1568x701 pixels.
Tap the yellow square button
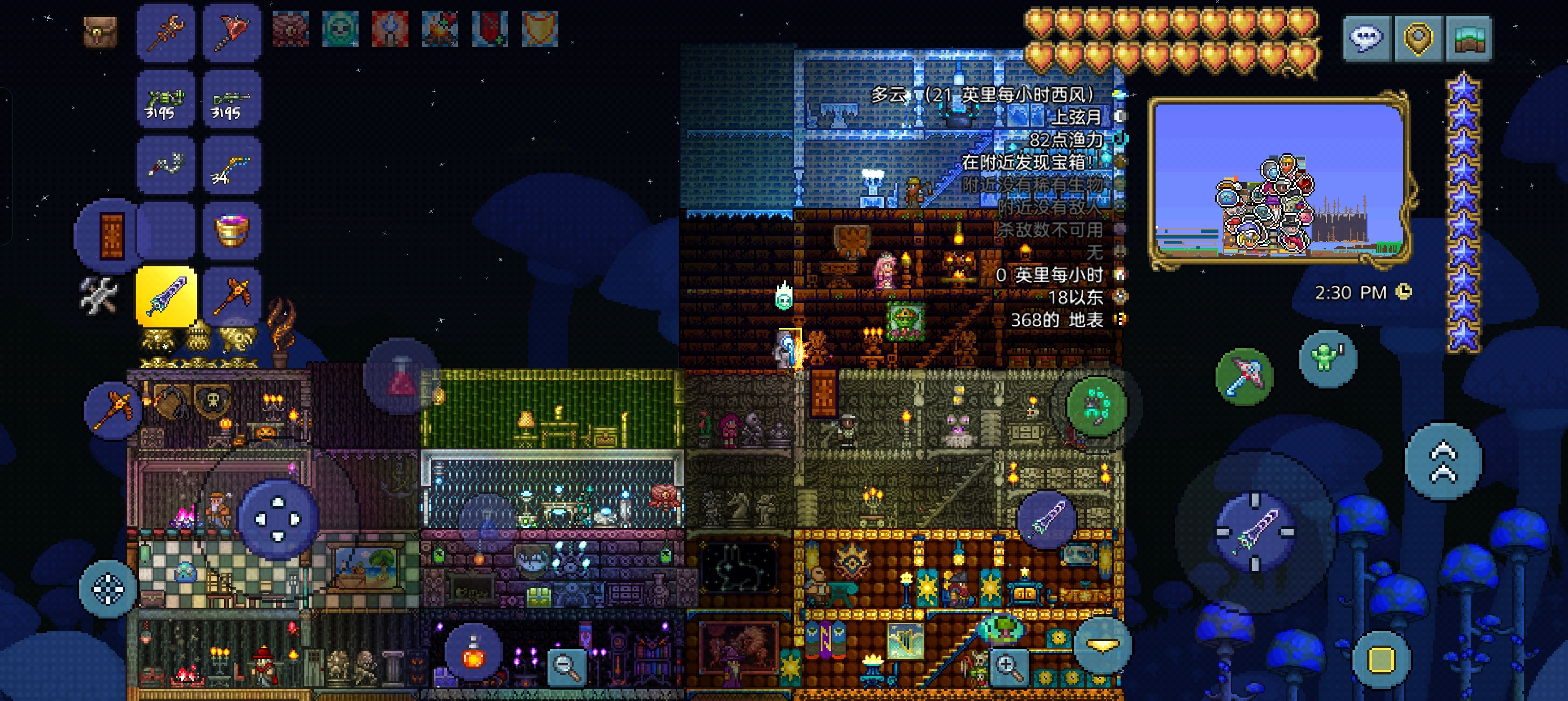pyautogui.click(x=1380, y=659)
